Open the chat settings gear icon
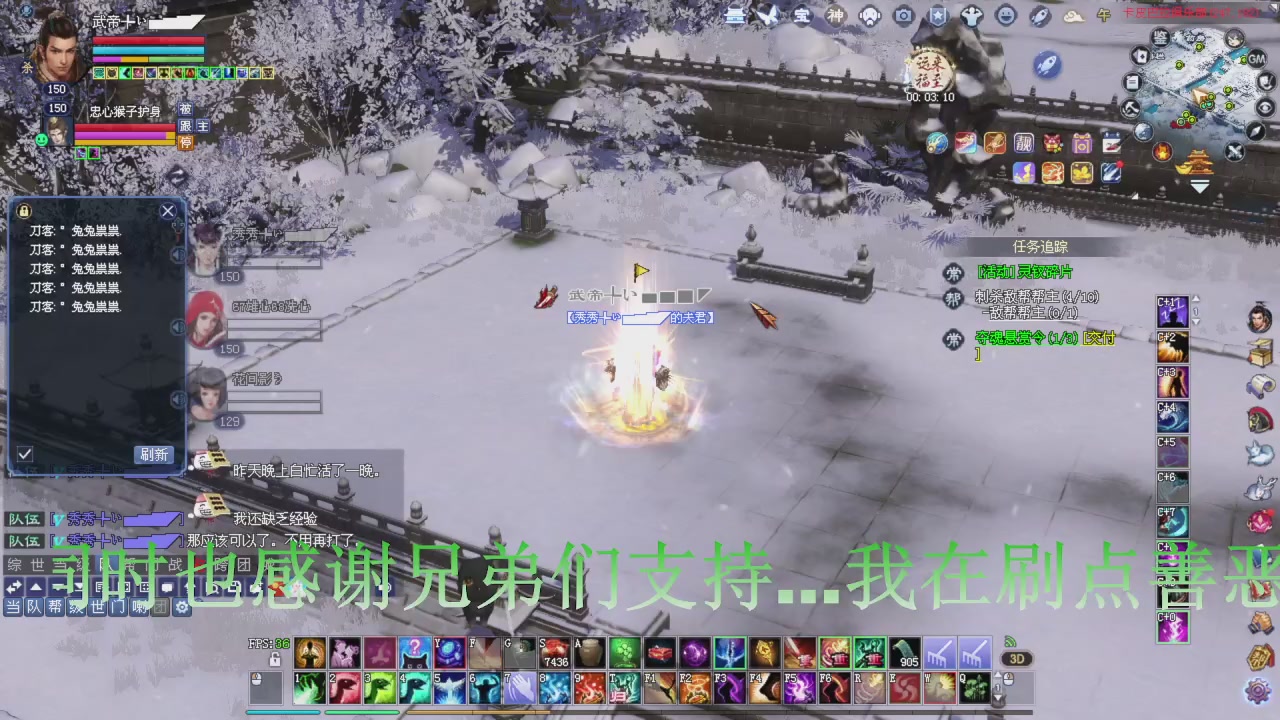Screen dimensions: 1280x720 click(183, 606)
